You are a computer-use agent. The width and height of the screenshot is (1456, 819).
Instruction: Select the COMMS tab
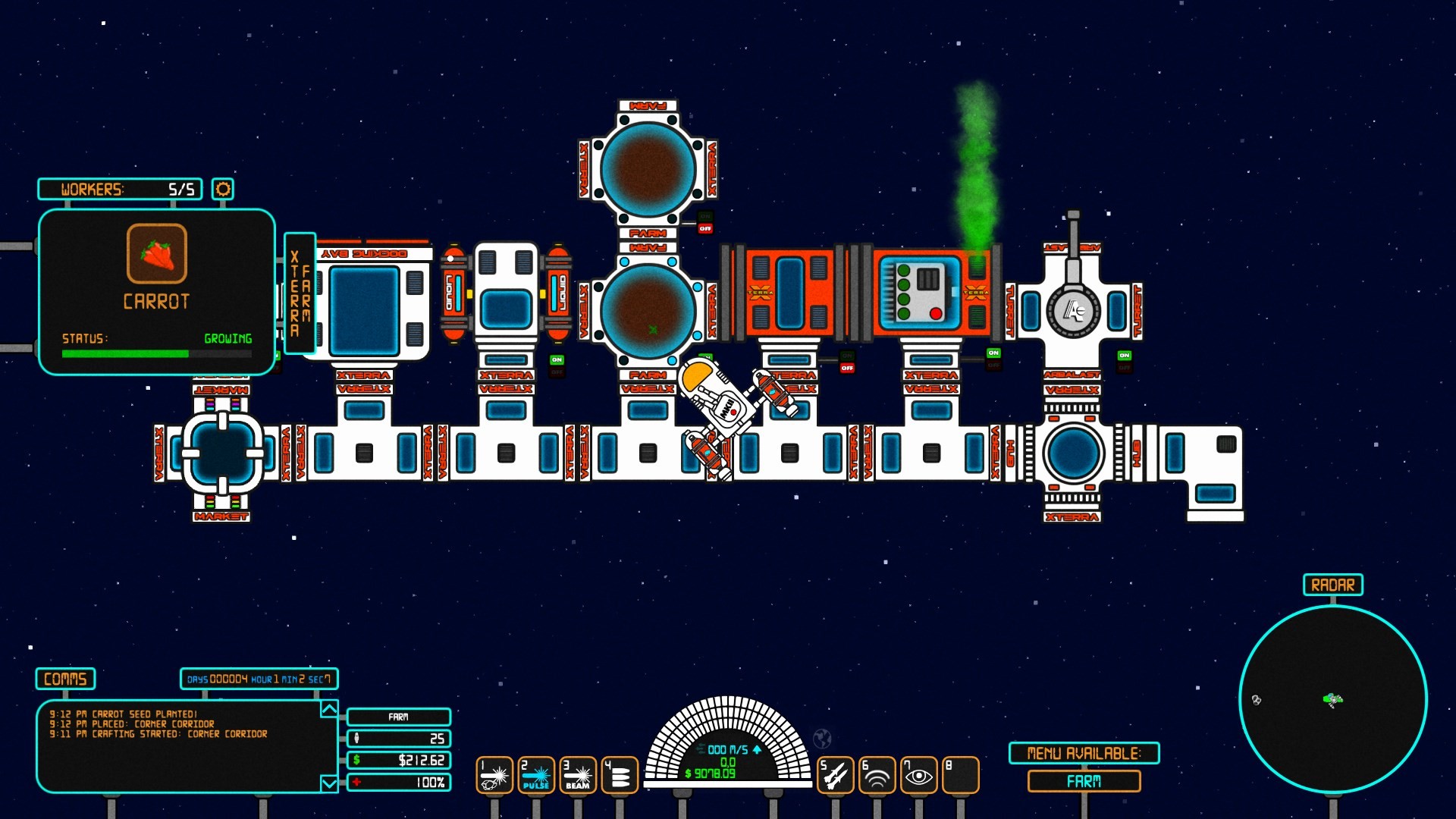click(x=64, y=679)
